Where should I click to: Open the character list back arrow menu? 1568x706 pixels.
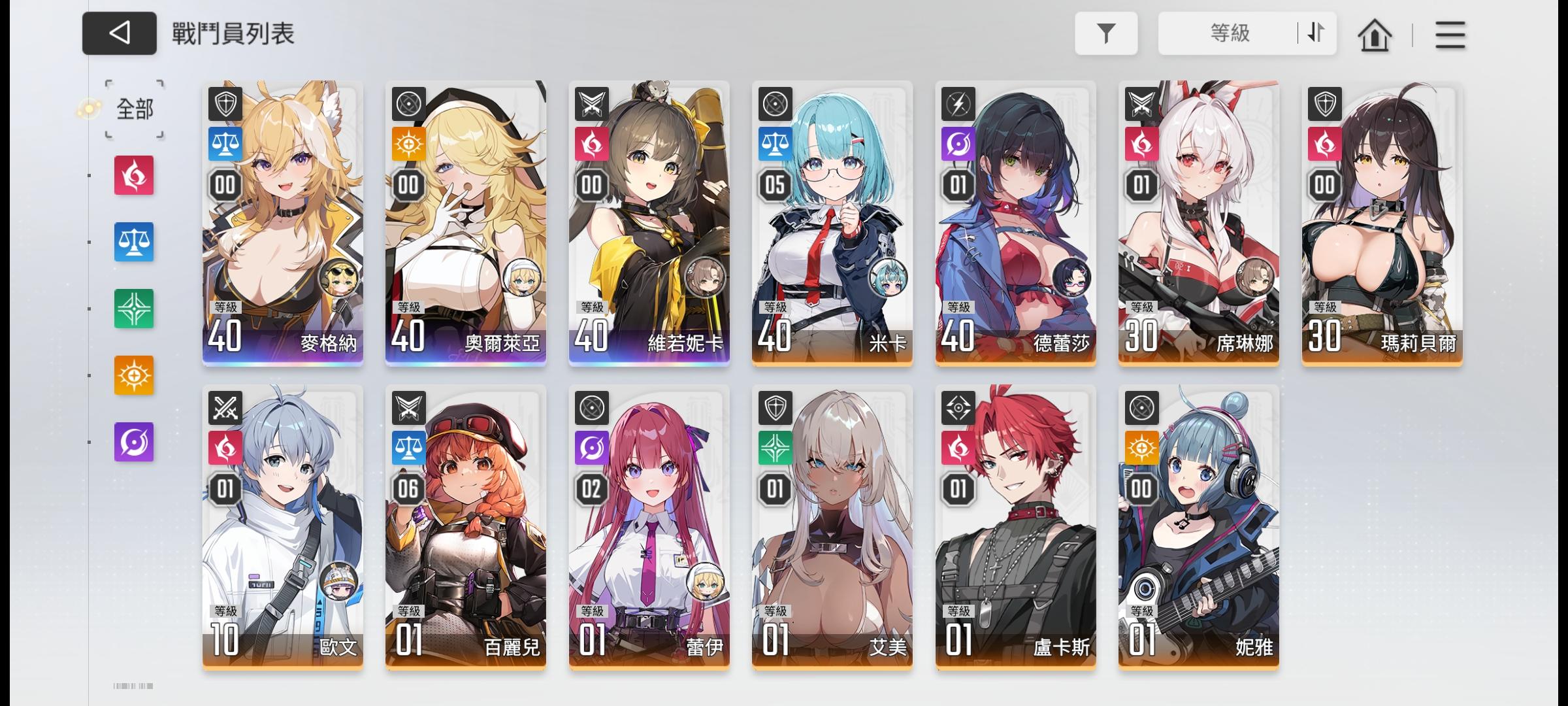tap(119, 34)
